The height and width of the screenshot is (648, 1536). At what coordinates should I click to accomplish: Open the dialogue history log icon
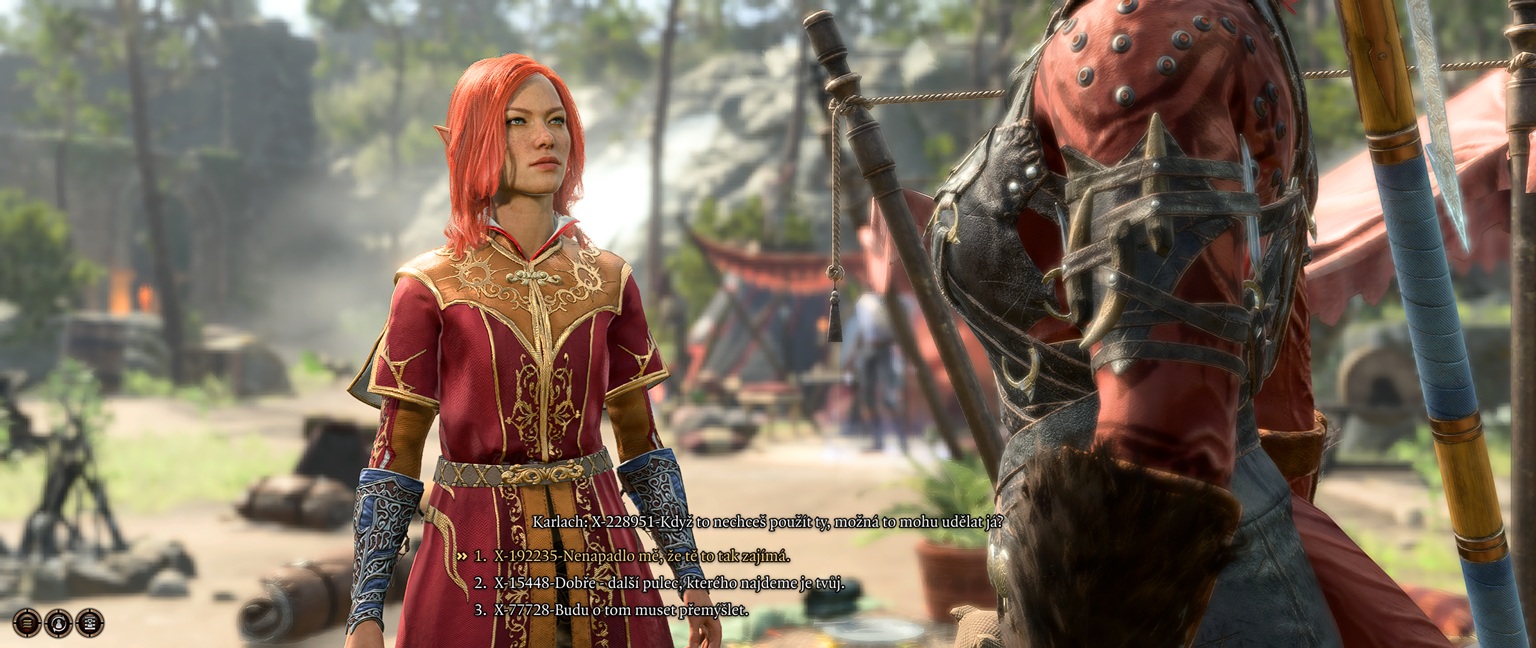[90, 622]
